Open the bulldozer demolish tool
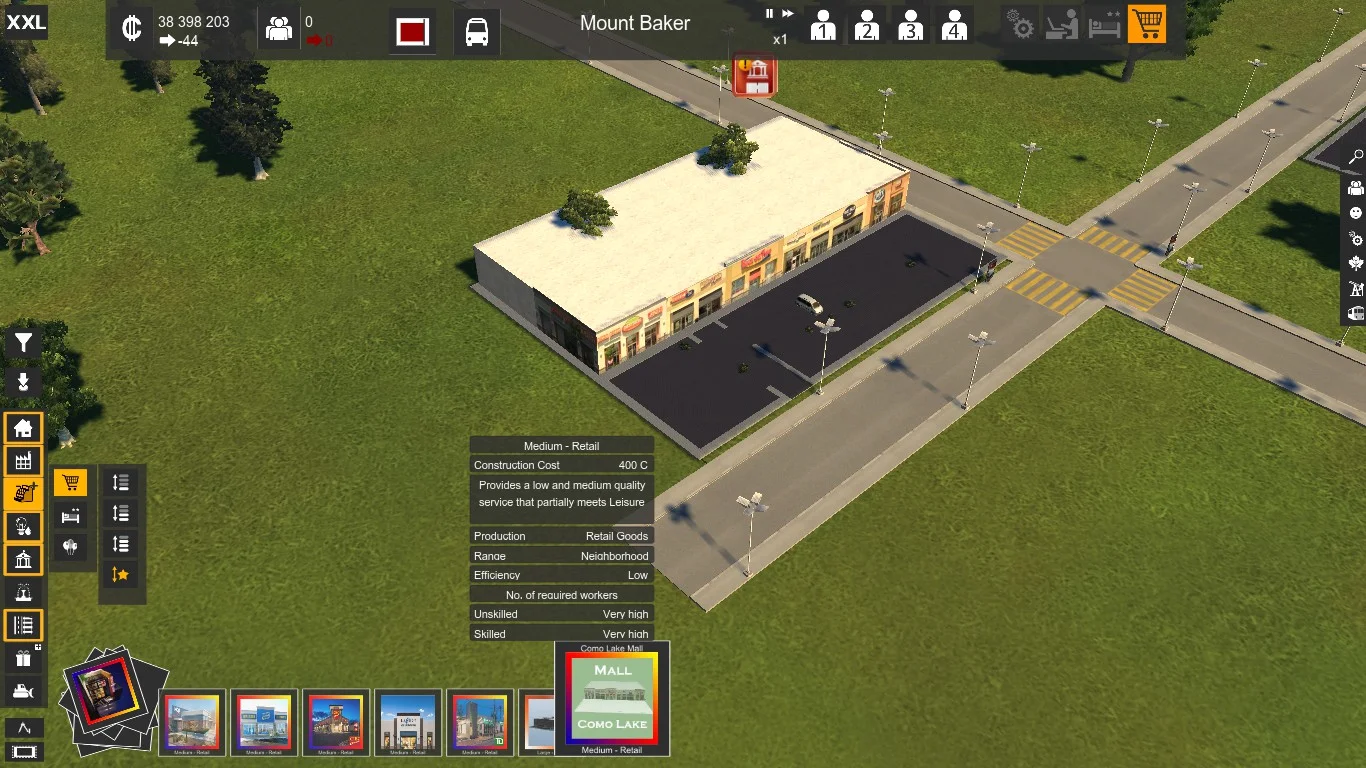The width and height of the screenshot is (1366, 768). tap(23, 691)
